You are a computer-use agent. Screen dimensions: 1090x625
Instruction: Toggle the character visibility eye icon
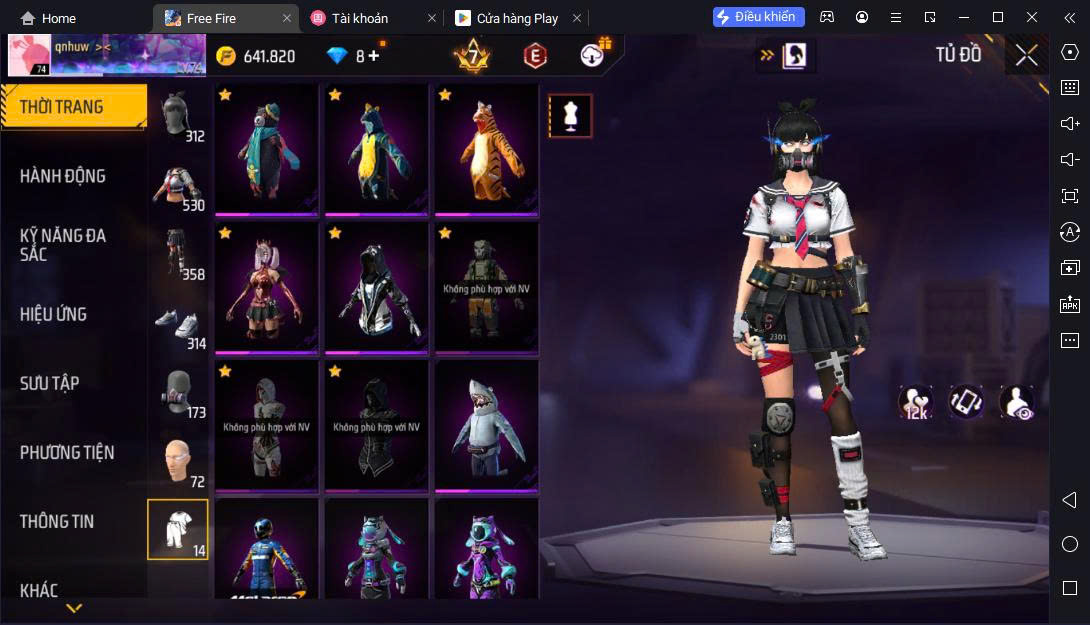pos(1016,402)
